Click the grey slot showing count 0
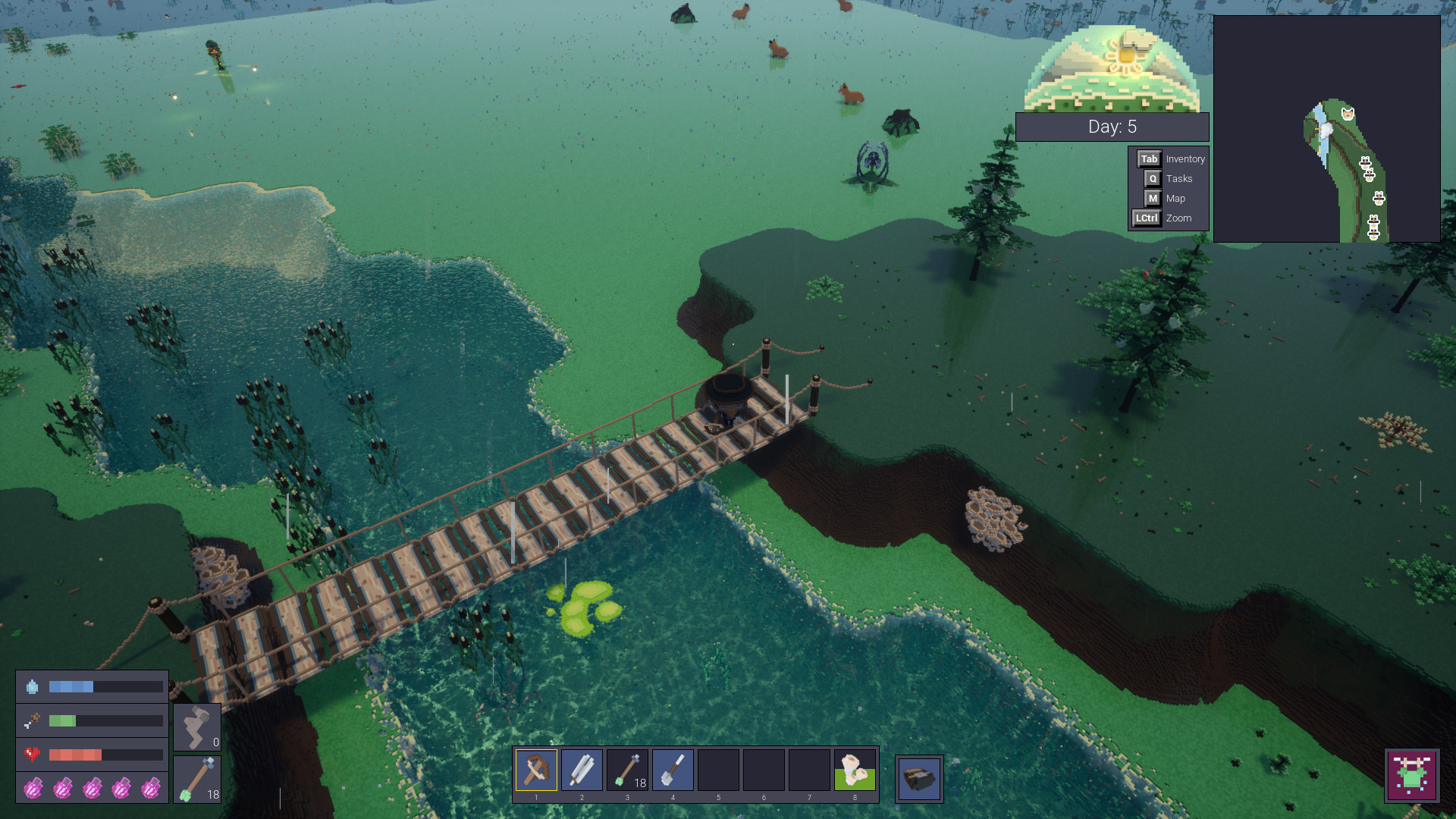The image size is (1456, 819). click(x=197, y=727)
